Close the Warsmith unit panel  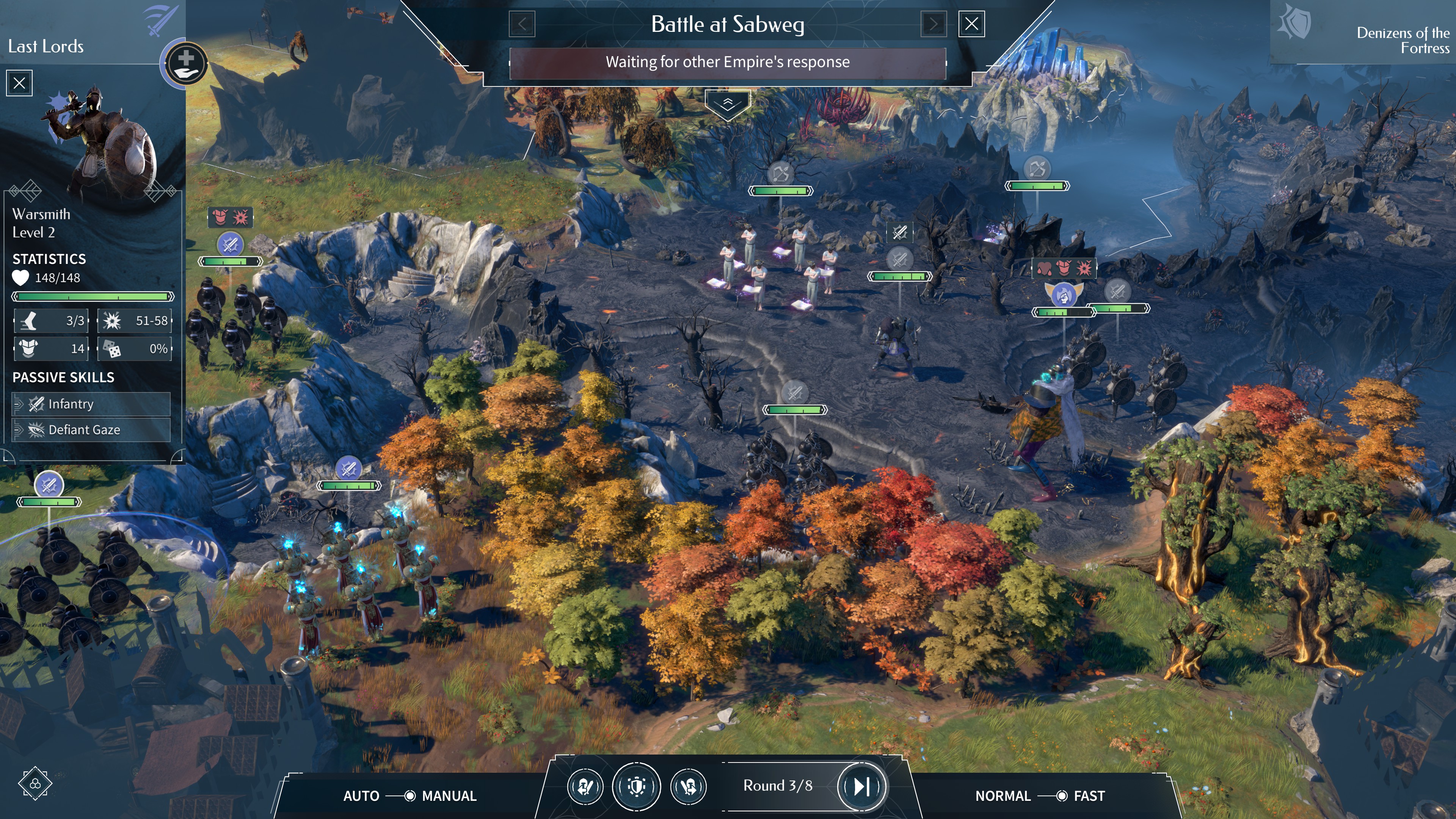click(19, 83)
